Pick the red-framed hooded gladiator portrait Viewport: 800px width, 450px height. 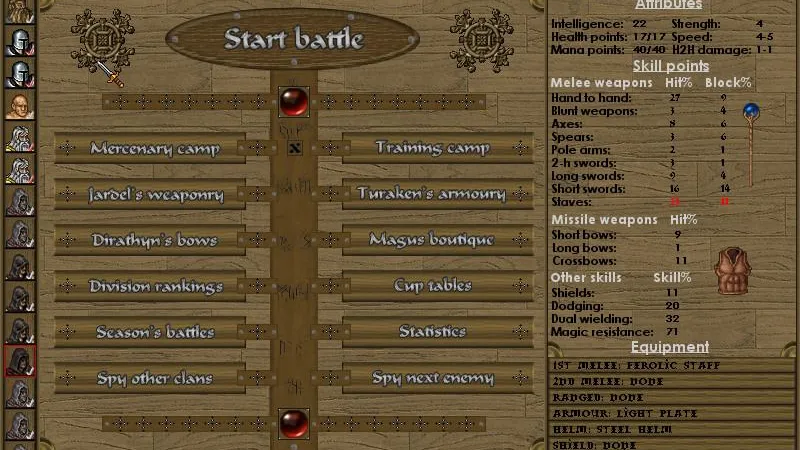(x=19, y=360)
